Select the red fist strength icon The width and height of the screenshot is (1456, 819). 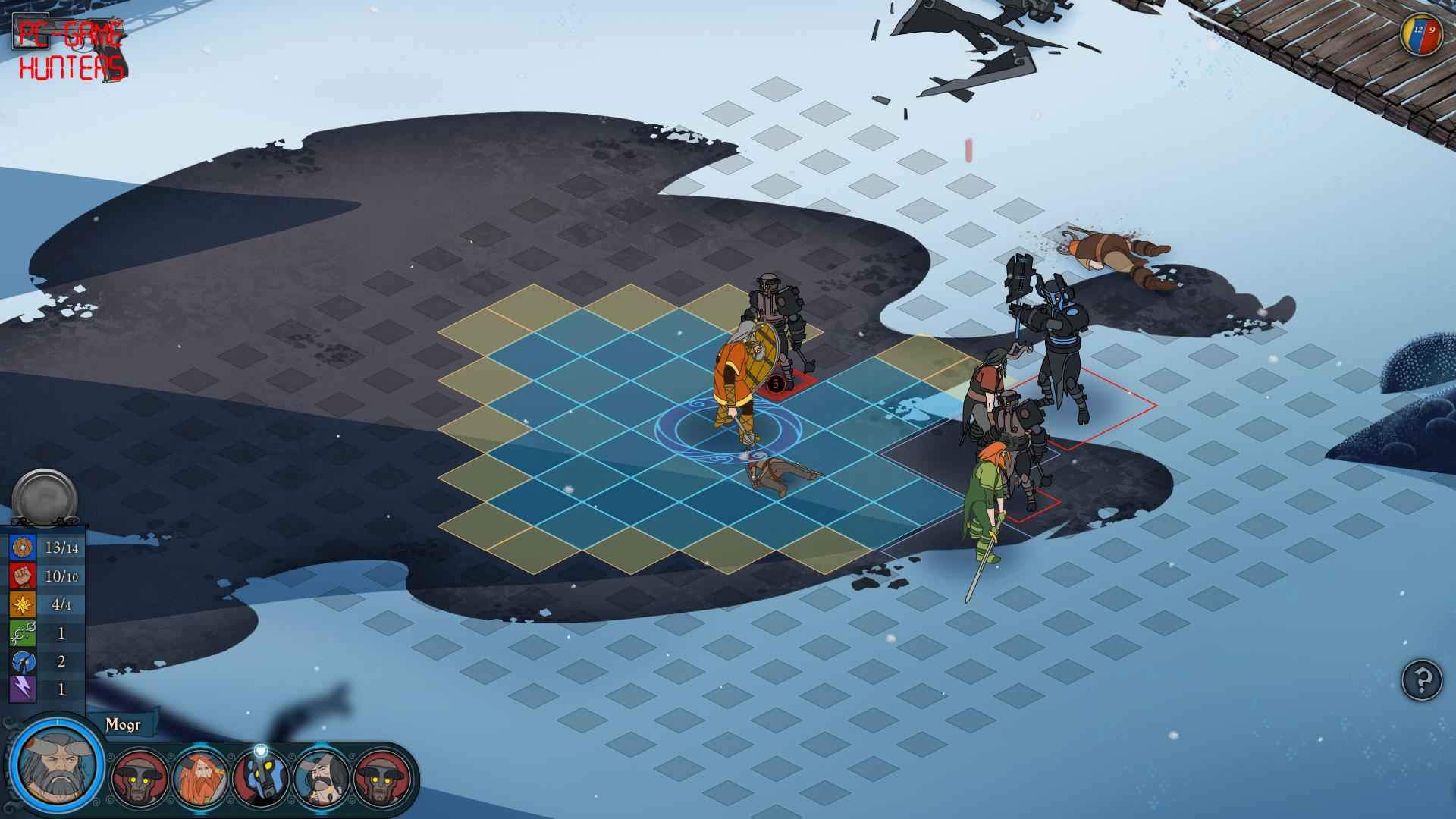click(x=23, y=576)
